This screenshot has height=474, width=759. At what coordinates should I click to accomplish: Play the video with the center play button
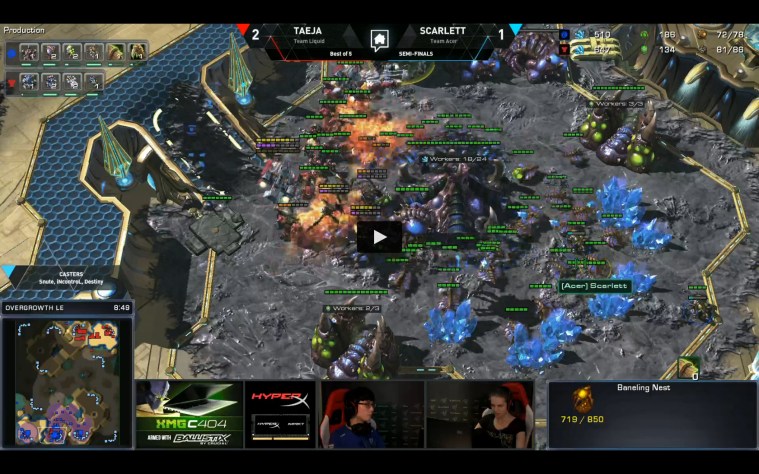click(379, 237)
